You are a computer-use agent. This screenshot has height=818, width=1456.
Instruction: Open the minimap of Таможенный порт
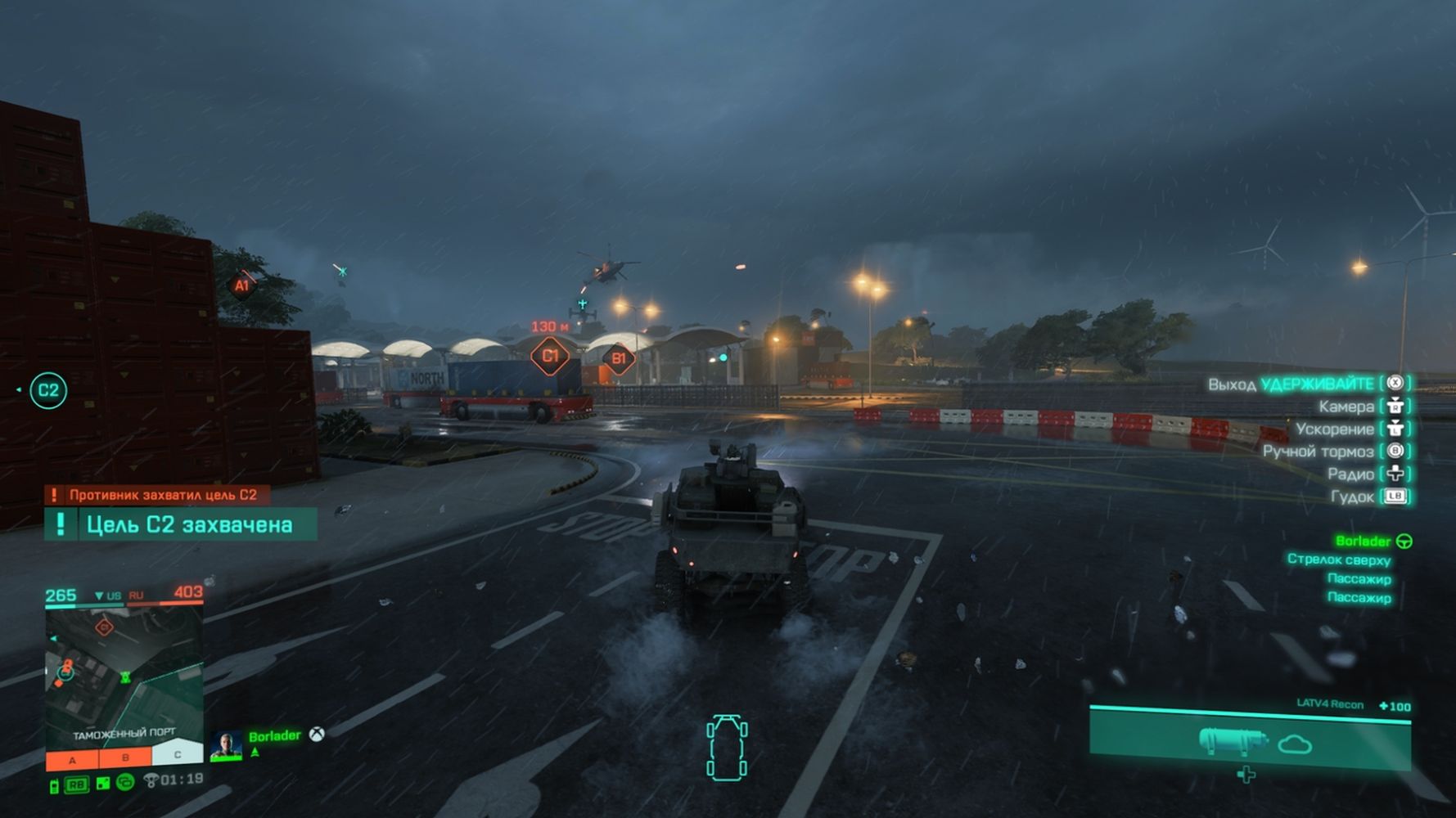click(124, 672)
